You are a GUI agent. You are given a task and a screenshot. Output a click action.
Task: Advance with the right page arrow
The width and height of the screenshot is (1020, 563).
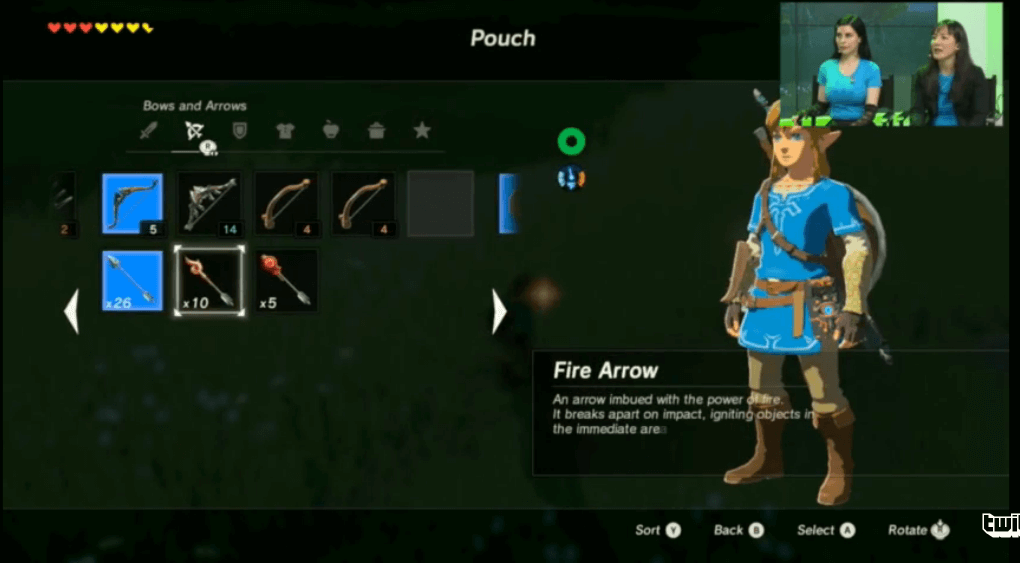click(499, 312)
